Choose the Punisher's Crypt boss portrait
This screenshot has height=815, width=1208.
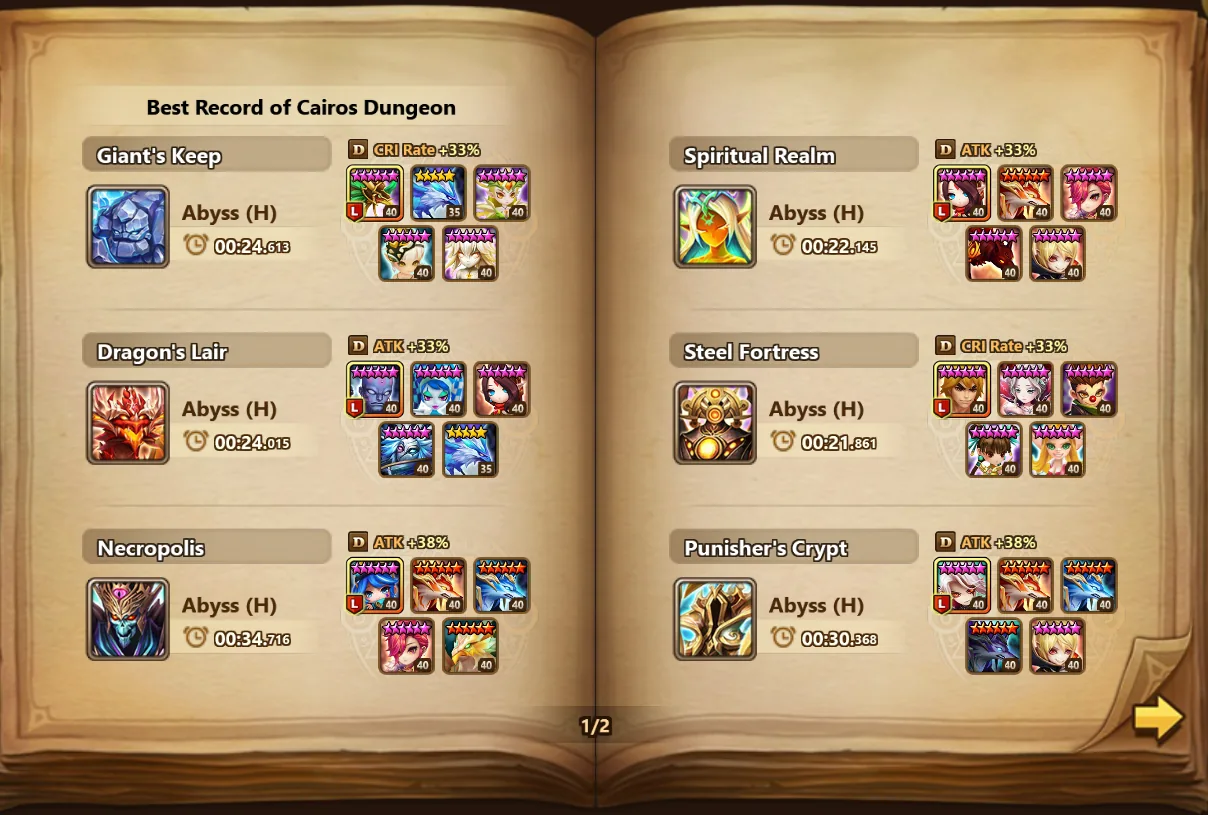click(715, 619)
